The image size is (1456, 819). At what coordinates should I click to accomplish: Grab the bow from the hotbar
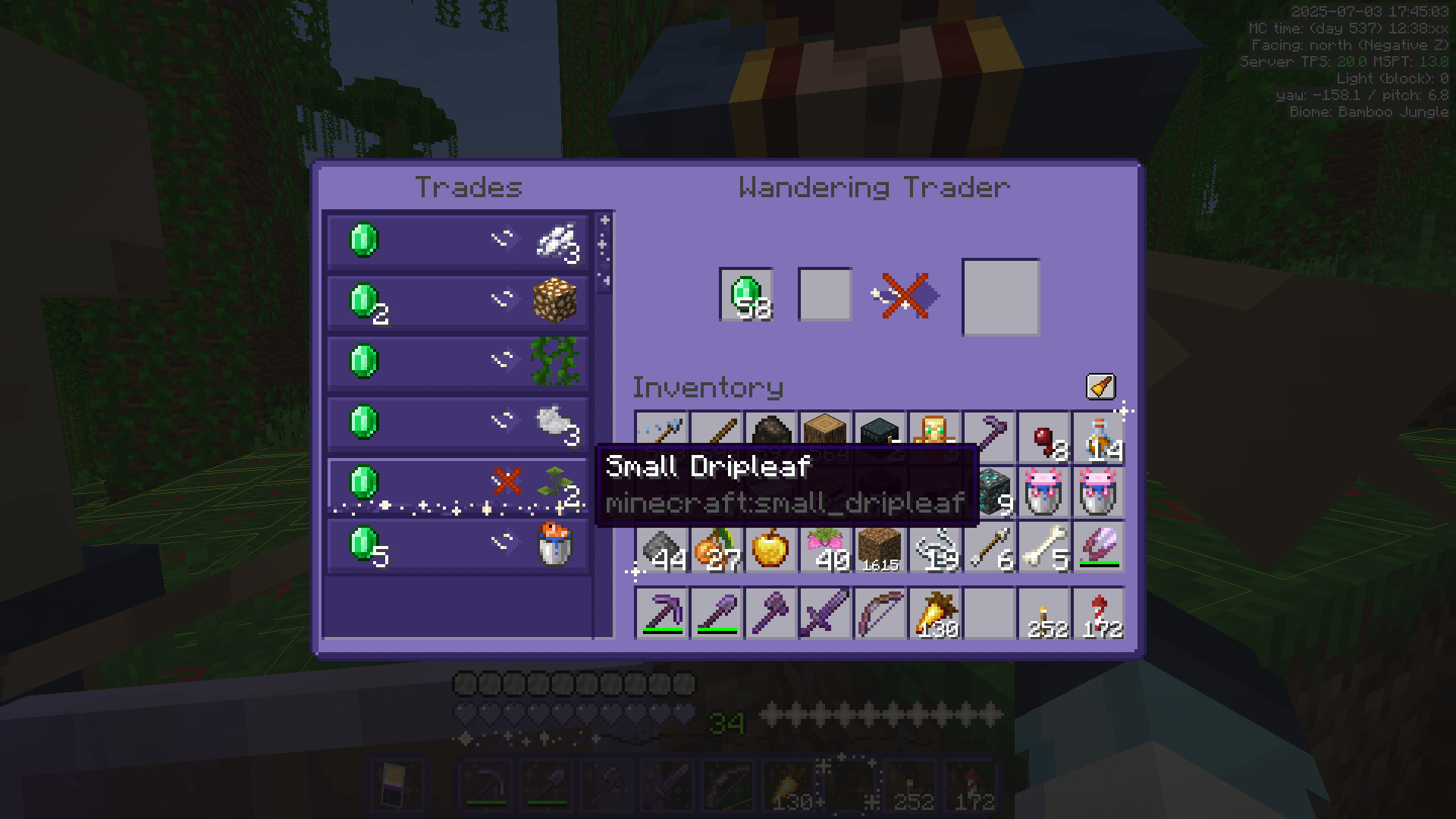pos(880,613)
